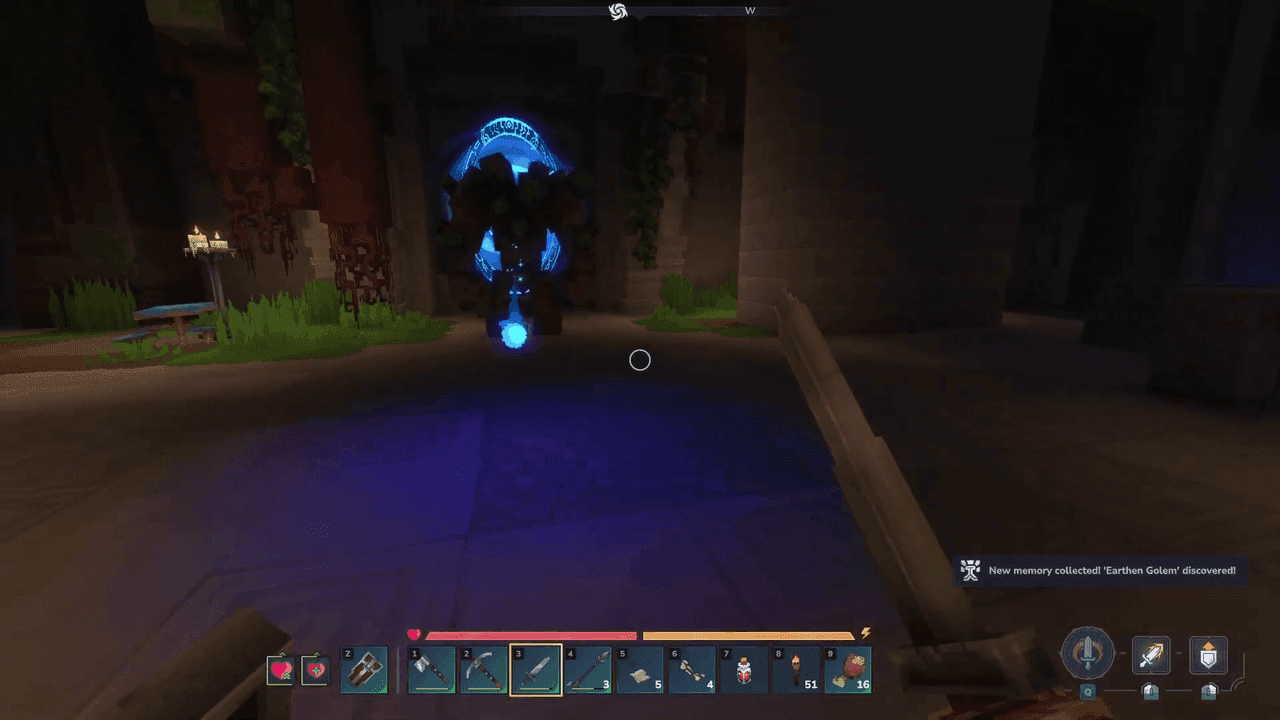Click the W direction marker on the compass
1280x720 pixels.
coord(750,10)
